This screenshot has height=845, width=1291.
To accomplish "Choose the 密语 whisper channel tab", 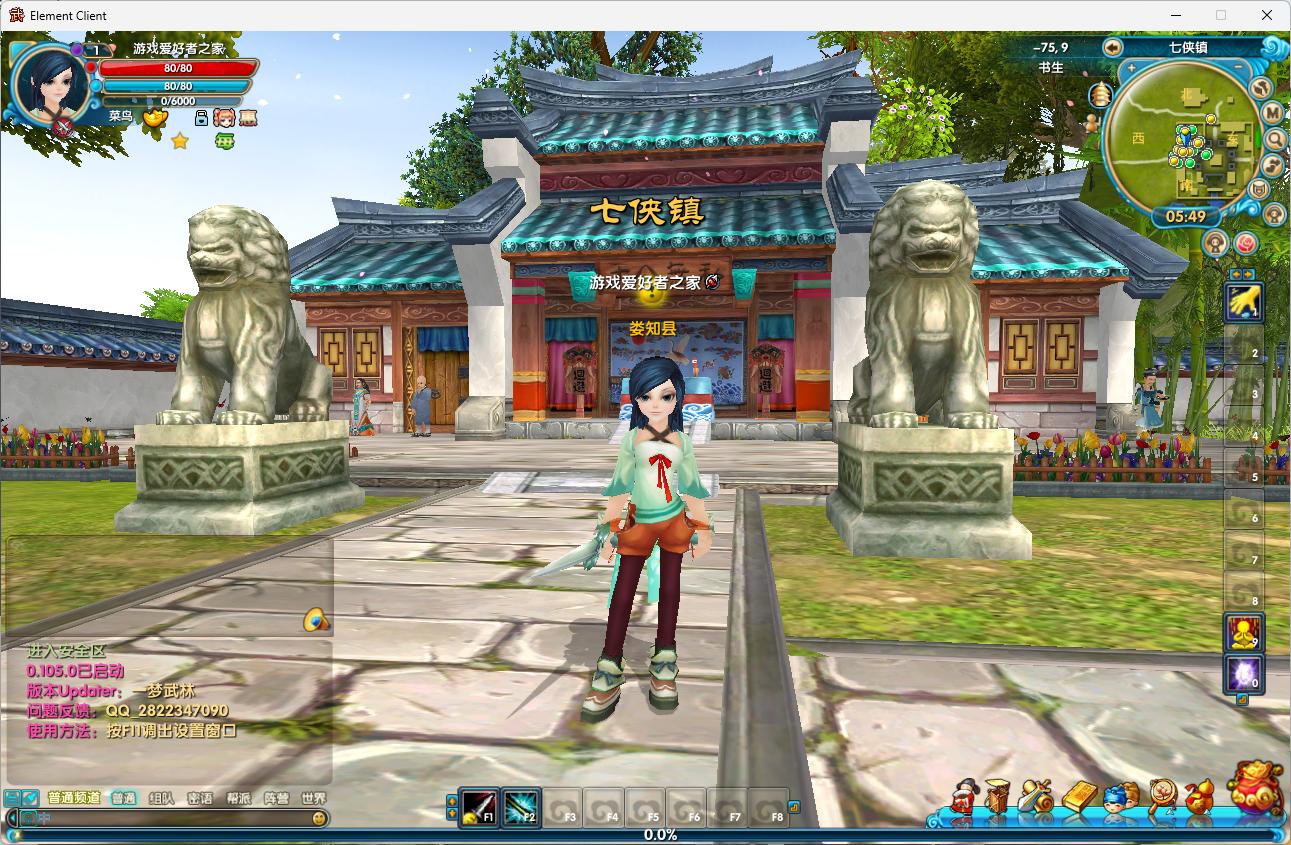I will (x=200, y=798).
